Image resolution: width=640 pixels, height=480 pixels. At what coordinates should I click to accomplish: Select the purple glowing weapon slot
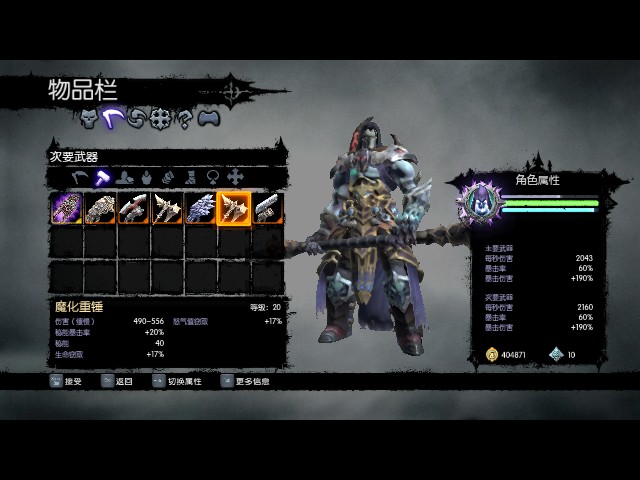[67, 209]
